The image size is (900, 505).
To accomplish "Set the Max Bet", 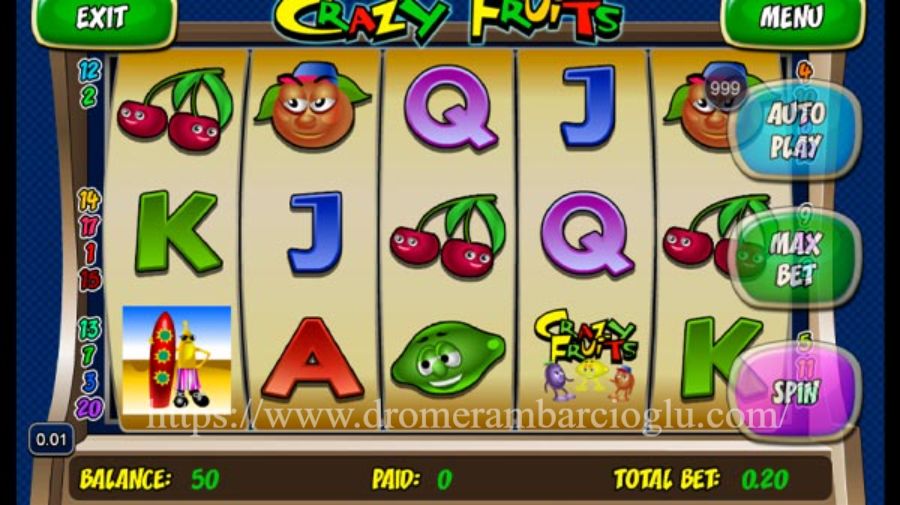I will (x=795, y=258).
